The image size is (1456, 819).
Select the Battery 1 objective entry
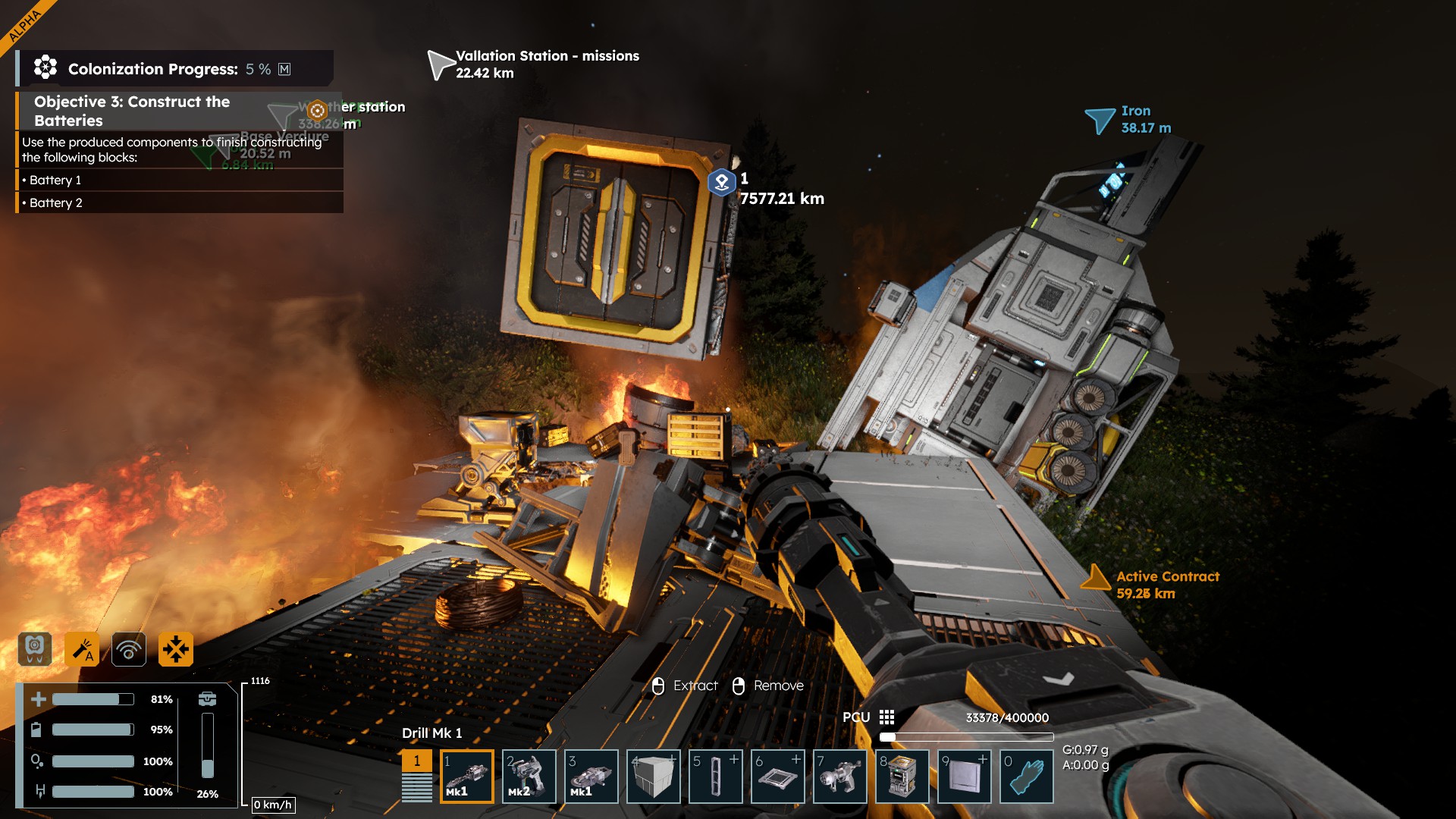point(55,180)
